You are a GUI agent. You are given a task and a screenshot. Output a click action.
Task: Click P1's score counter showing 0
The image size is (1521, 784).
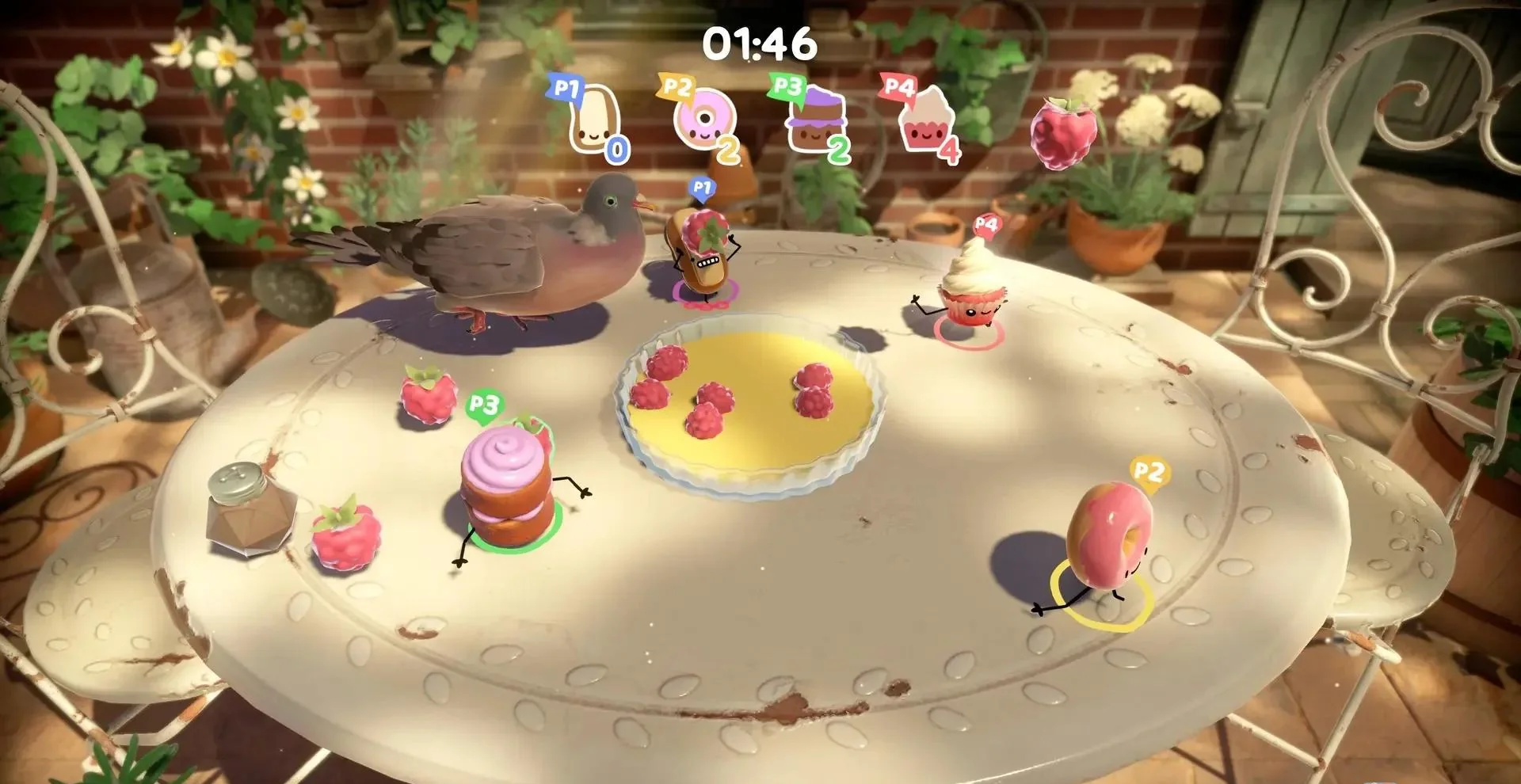tap(616, 147)
